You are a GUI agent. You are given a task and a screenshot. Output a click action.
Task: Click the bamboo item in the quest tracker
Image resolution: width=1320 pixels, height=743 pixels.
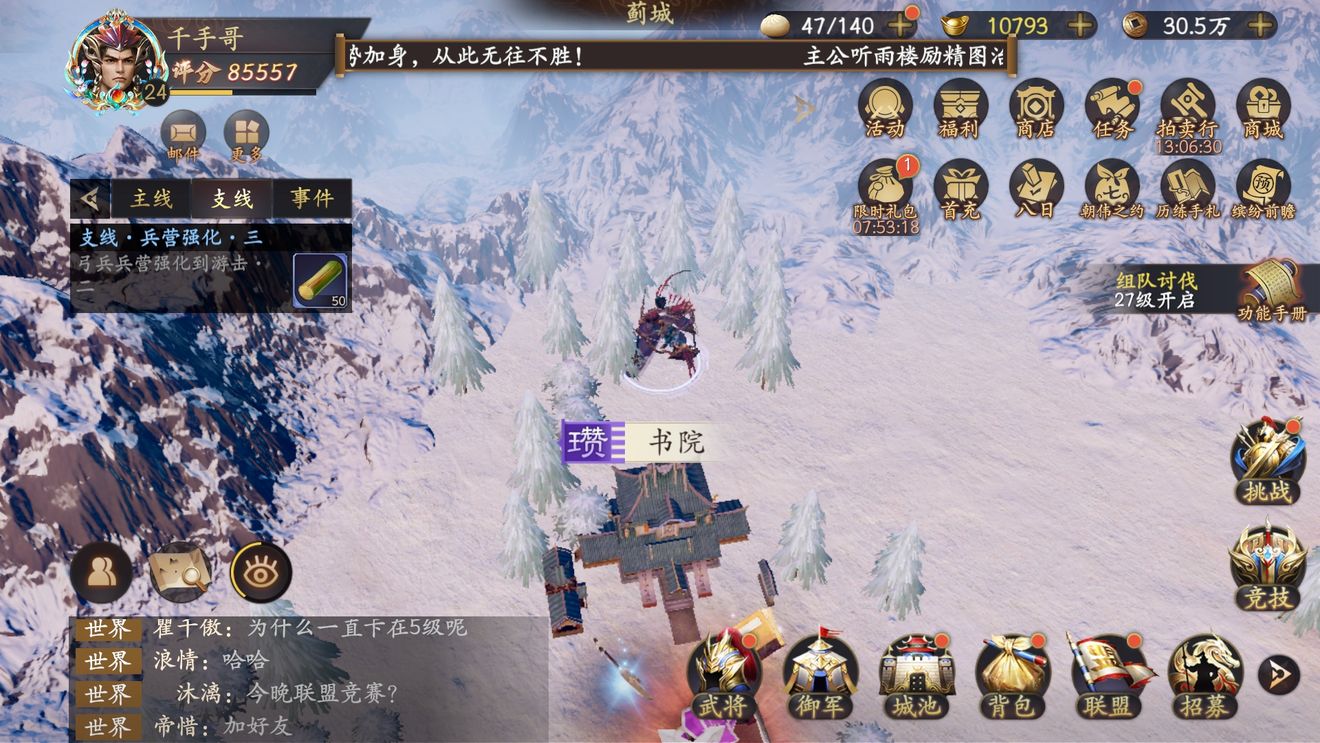pos(318,280)
